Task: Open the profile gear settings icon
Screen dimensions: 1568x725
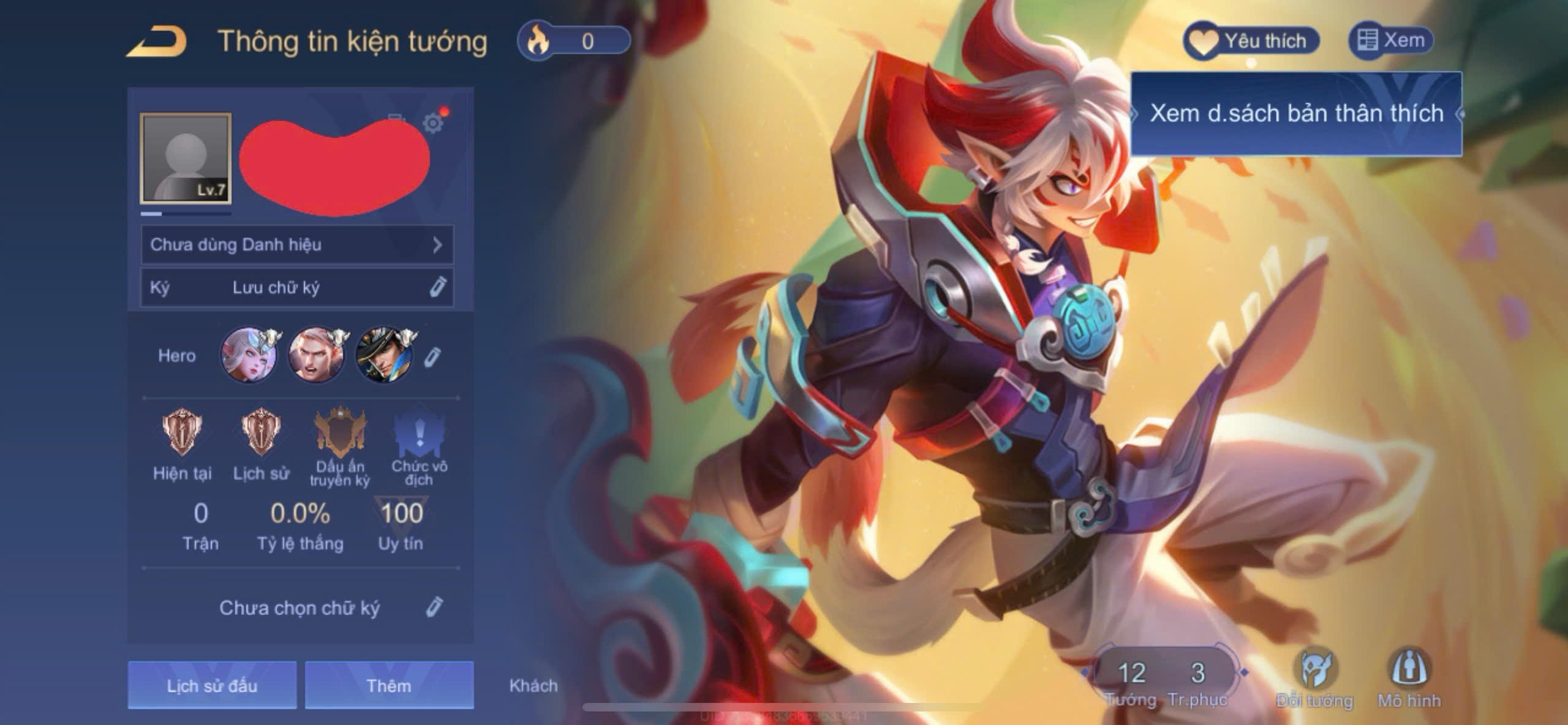Action: [x=433, y=123]
